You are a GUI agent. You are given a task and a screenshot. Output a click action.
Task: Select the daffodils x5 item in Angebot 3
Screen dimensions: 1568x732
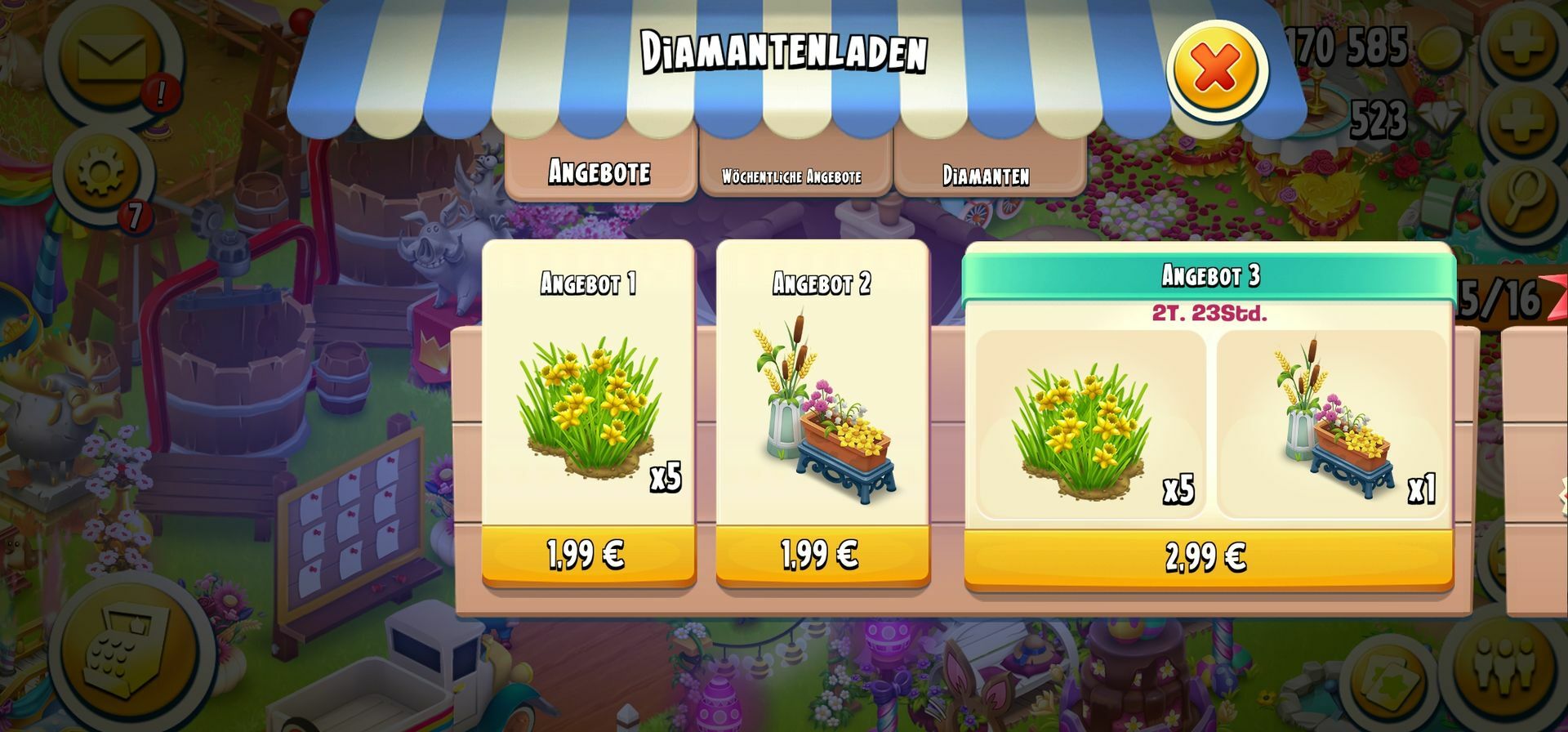(x=1089, y=425)
